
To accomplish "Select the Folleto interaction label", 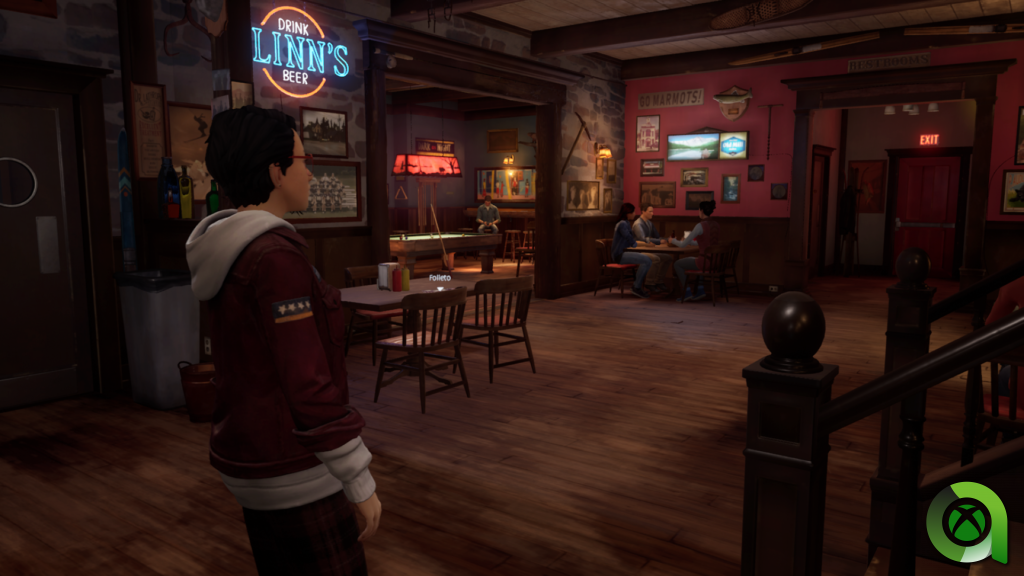I will pyautogui.click(x=439, y=277).
